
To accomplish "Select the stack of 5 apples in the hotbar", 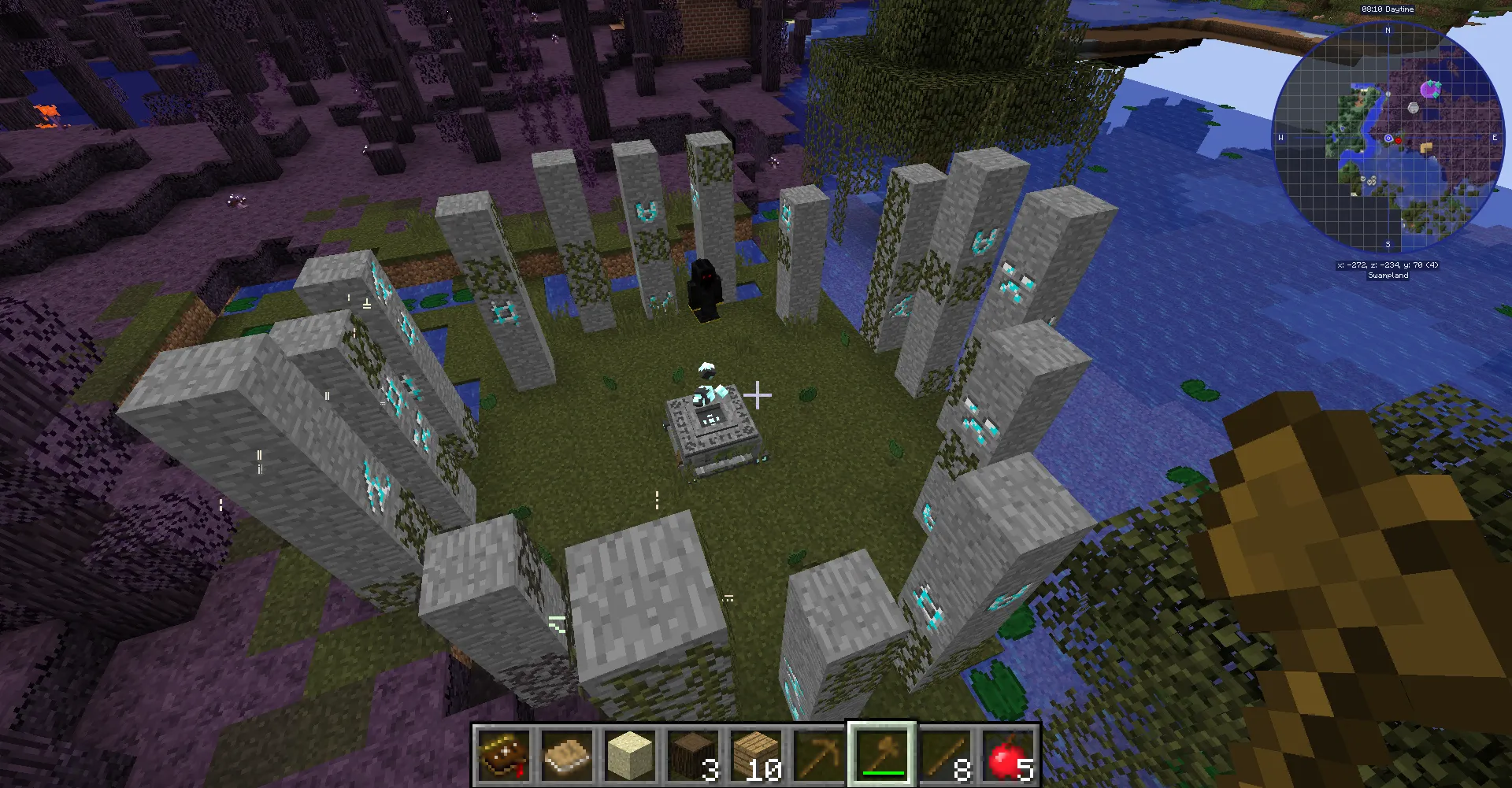I will pos(1008,754).
